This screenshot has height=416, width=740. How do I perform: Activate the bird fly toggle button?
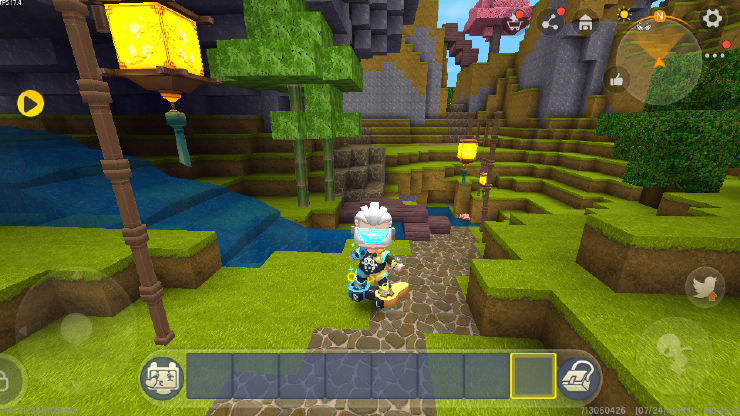[x=704, y=288]
